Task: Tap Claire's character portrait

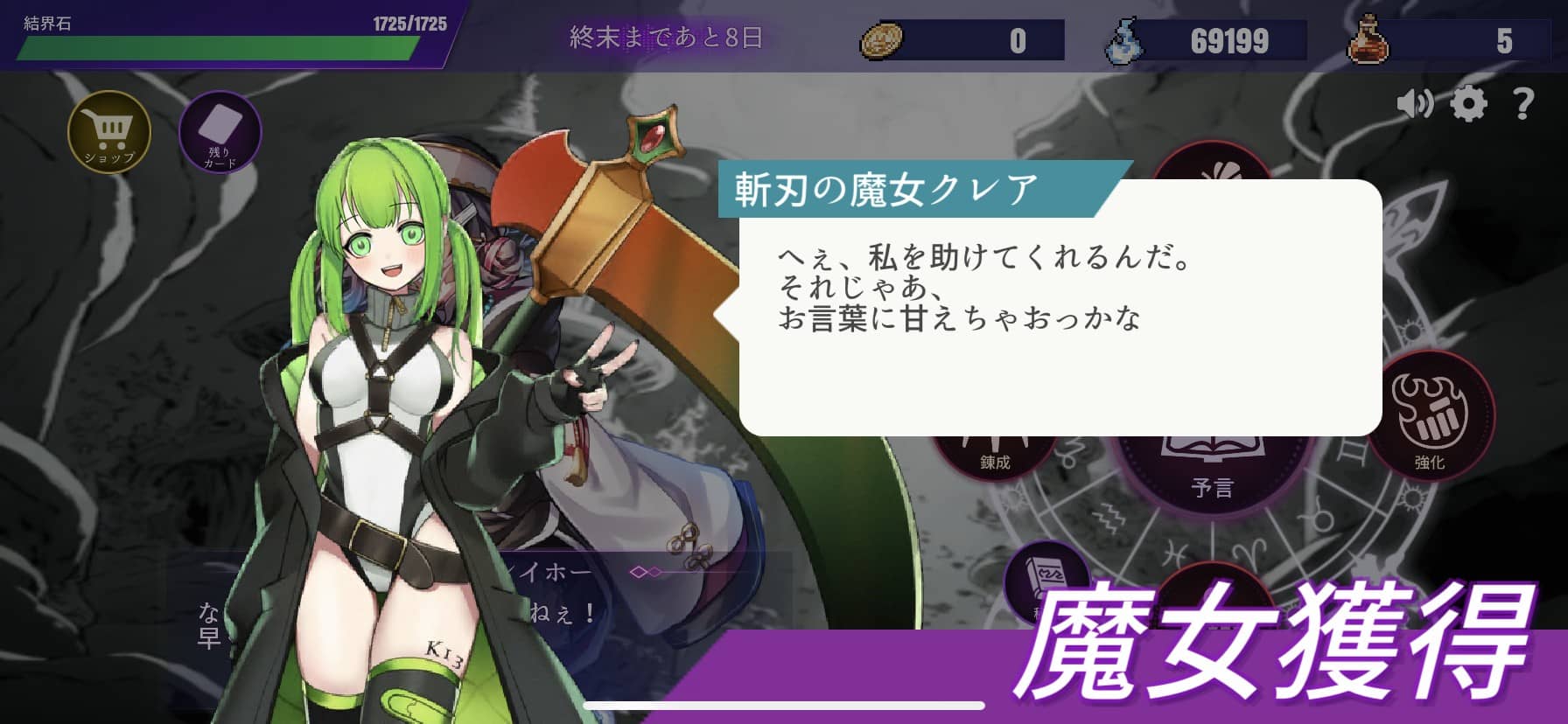Action: [x=385, y=393]
